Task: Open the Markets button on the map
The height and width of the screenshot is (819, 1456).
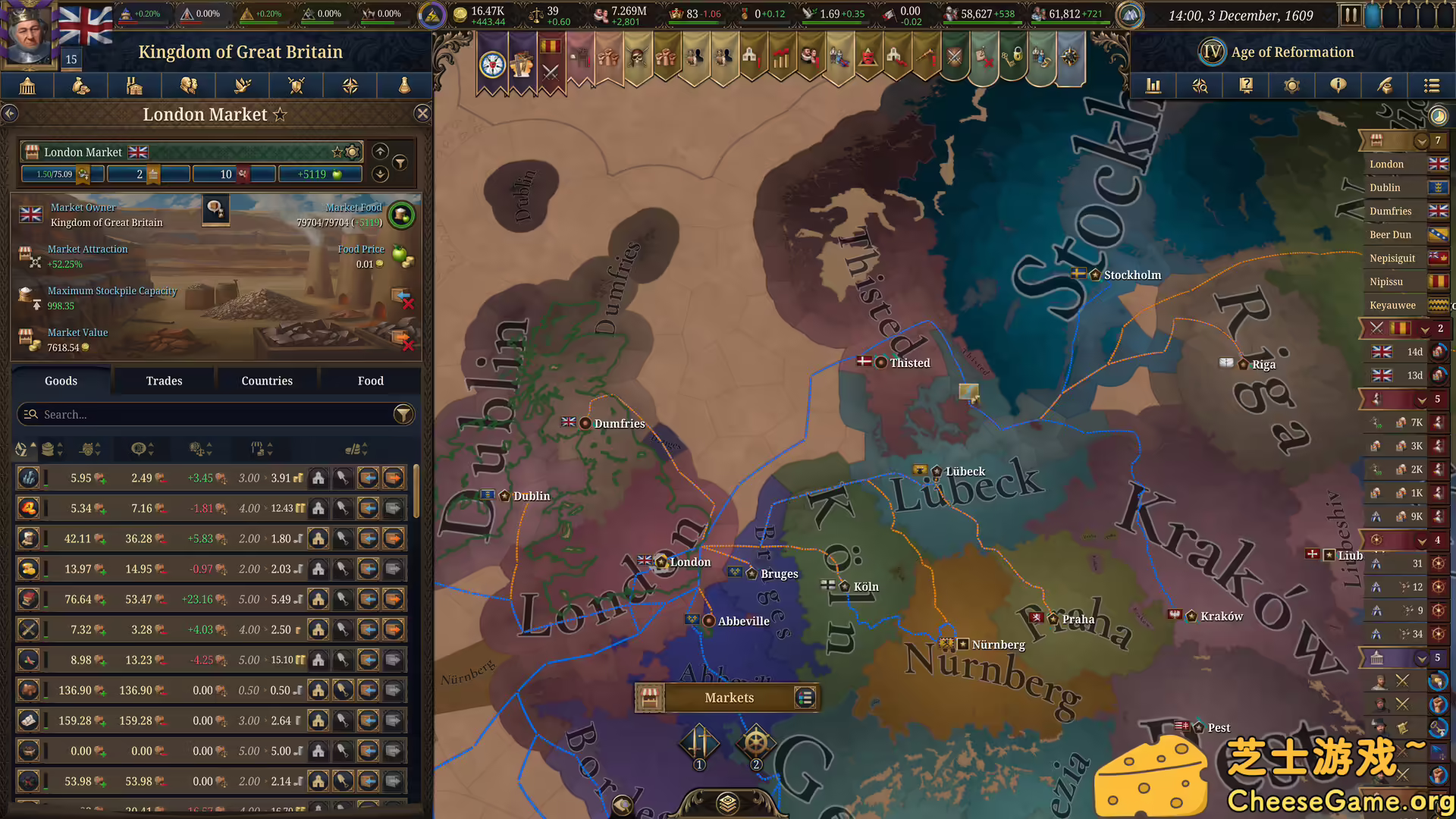Action: (728, 698)
